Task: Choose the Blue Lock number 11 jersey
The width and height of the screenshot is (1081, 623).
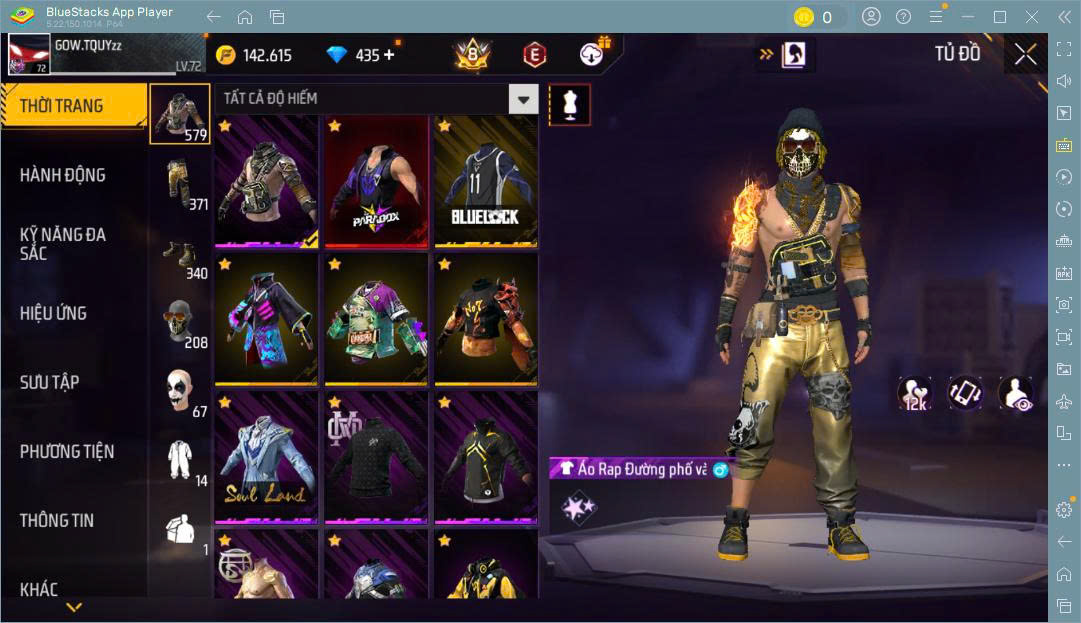Action: pos(485,181)
